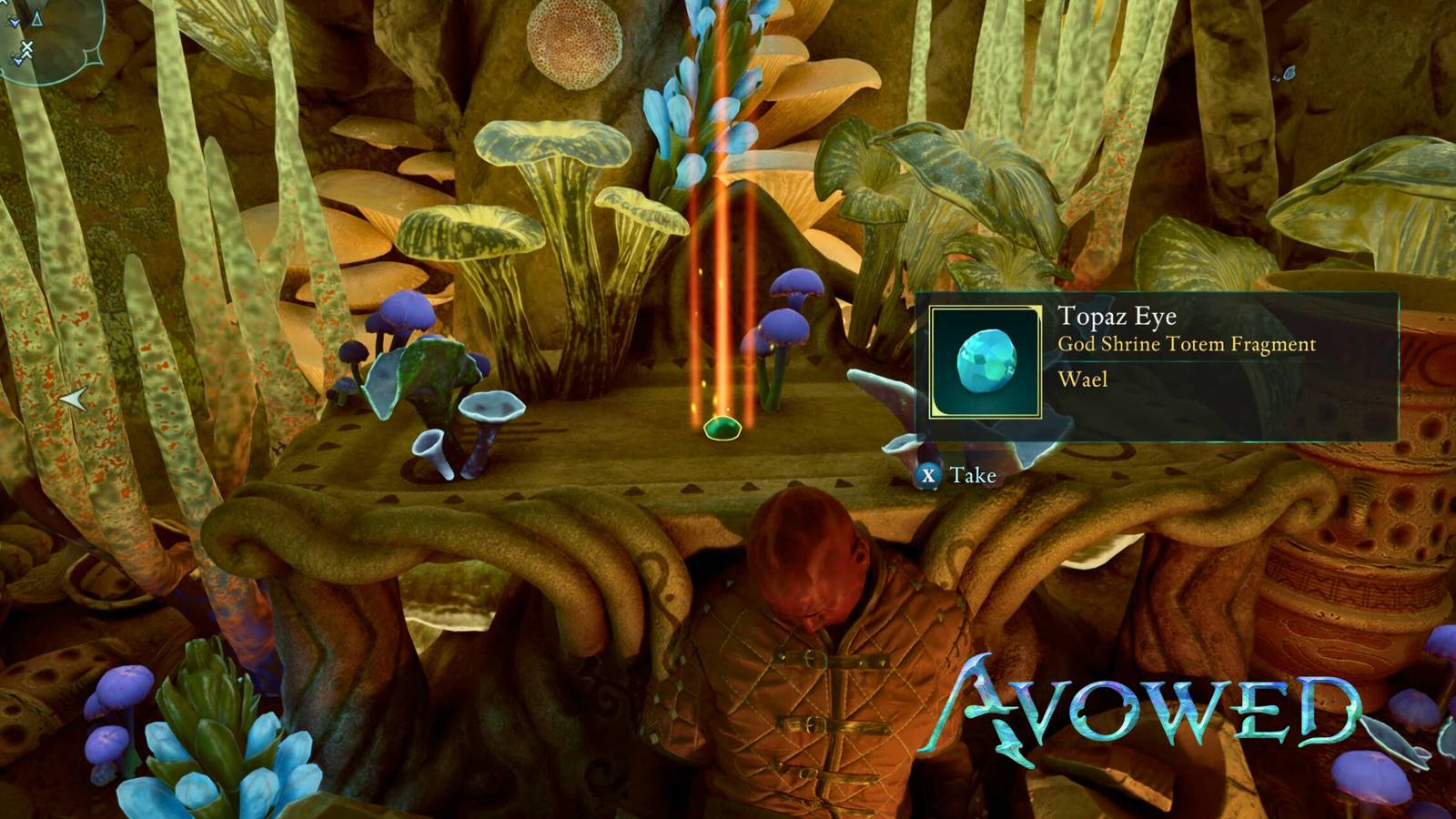Select the triangle objective marker on minimap
The width and height of the screenshot is (1456, 819).
(36, 19)
